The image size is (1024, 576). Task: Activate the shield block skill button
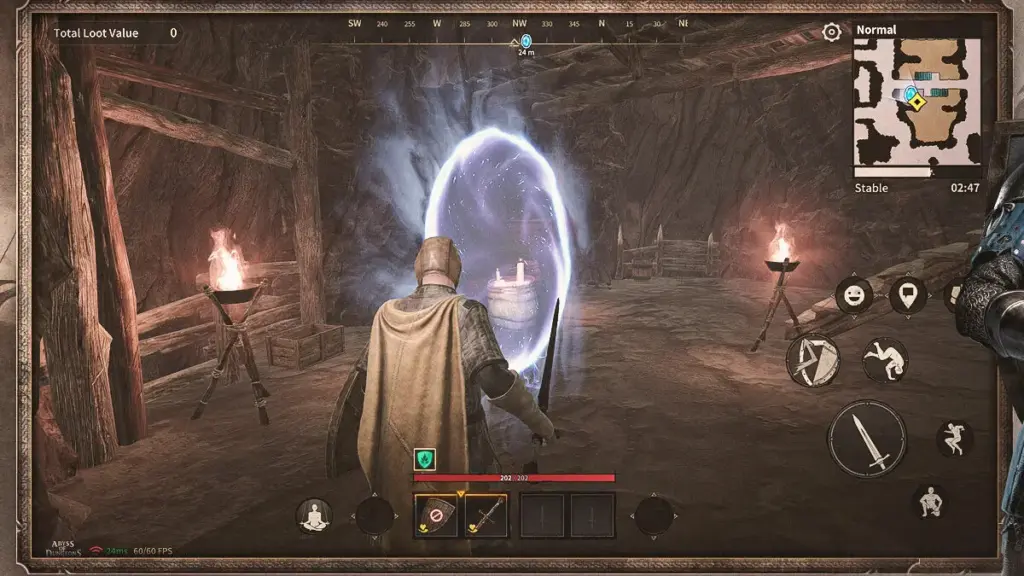coord(812,359)
